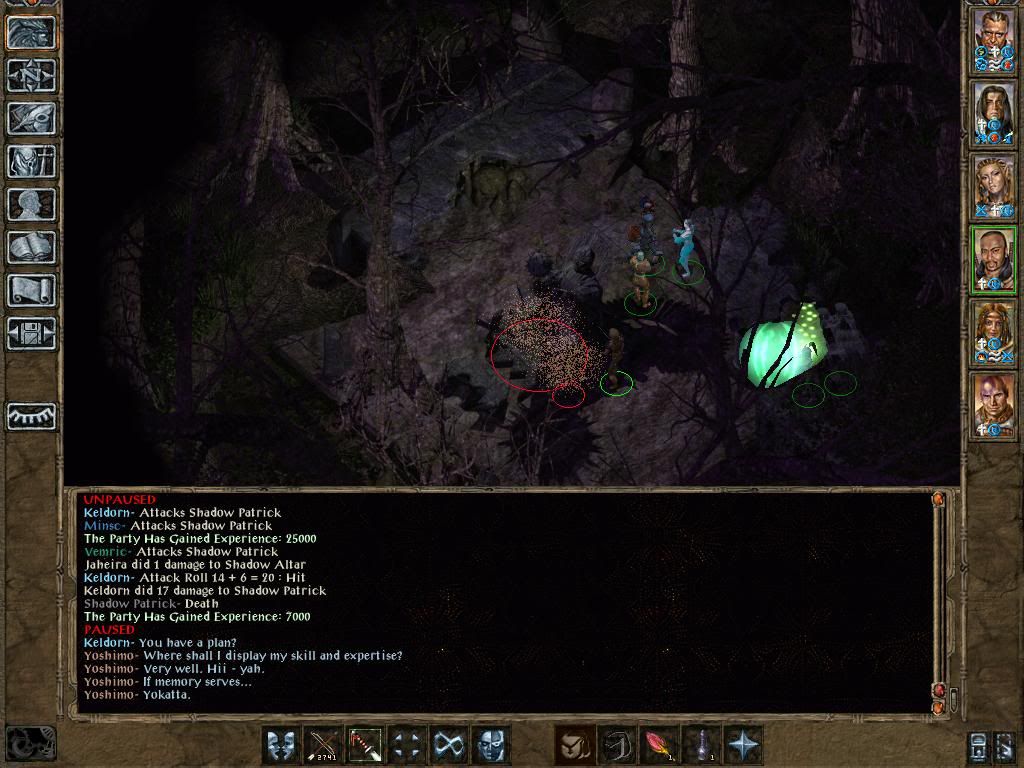Use the potion bottle quick item
The image size is (1024, 768).
click(701, 745)
